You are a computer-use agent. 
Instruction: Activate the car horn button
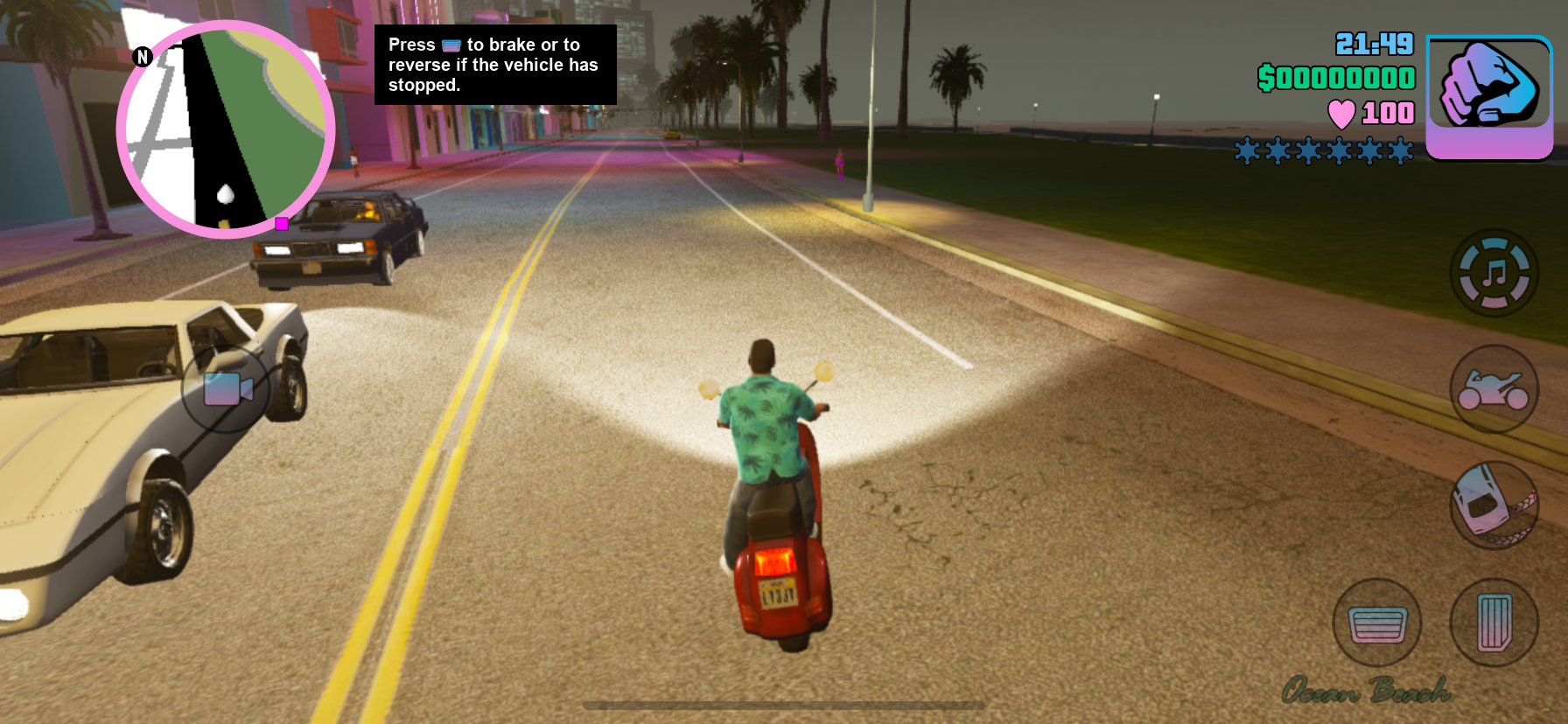1494,505
